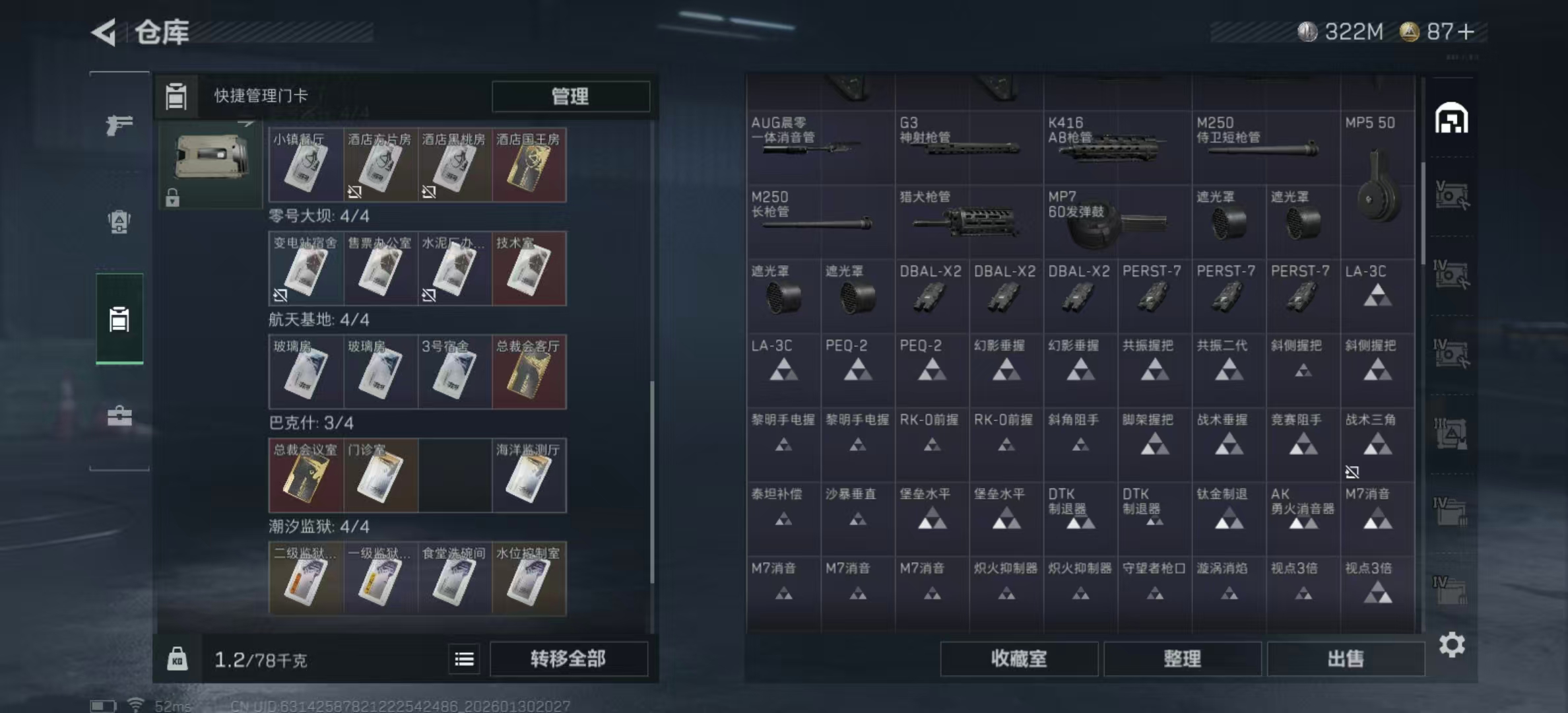This screenshot has width=1568, height=713.
Task: Select the briefcase storage icon
Action: (119, 416)
